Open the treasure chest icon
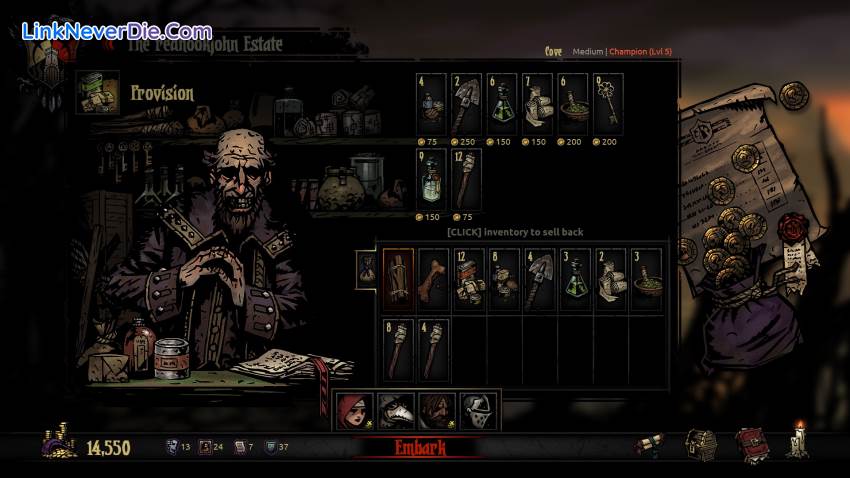The height and width of the screenshot is (478, 850). point(700,445)
